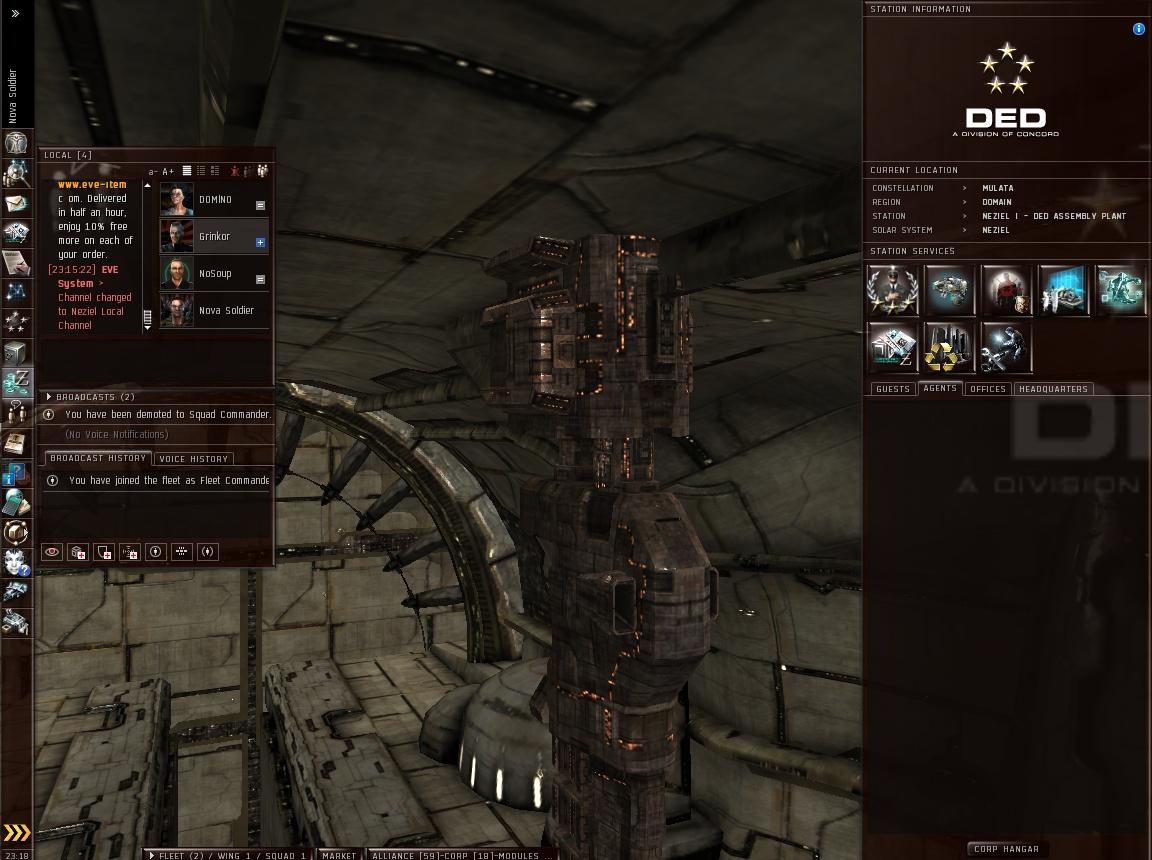Open the Corp Hangar button
The image size is (1152, 860).
coord(1006,849)
